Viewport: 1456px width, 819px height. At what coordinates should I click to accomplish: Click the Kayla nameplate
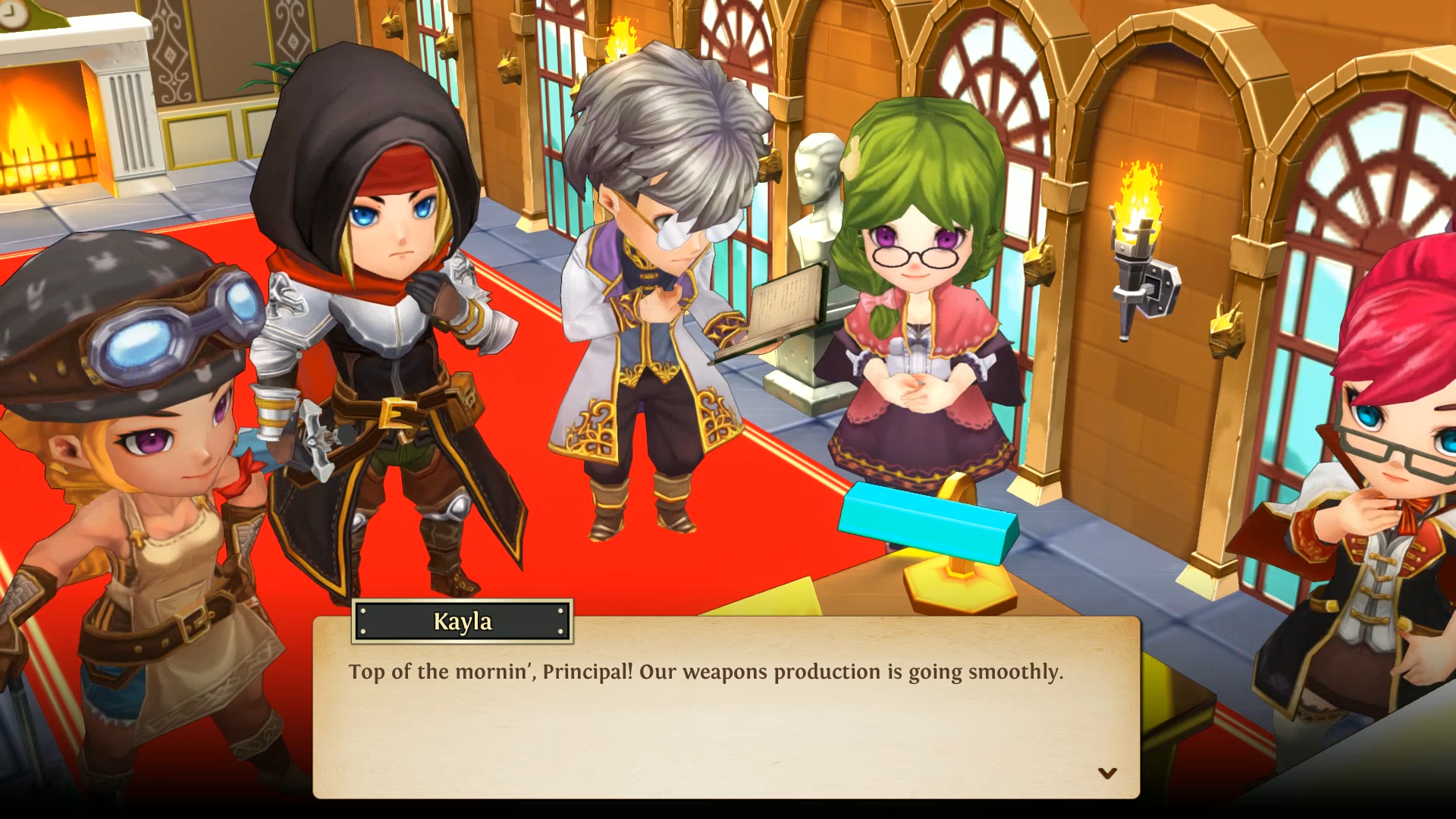pyautogui.click(x=460, y=622)
